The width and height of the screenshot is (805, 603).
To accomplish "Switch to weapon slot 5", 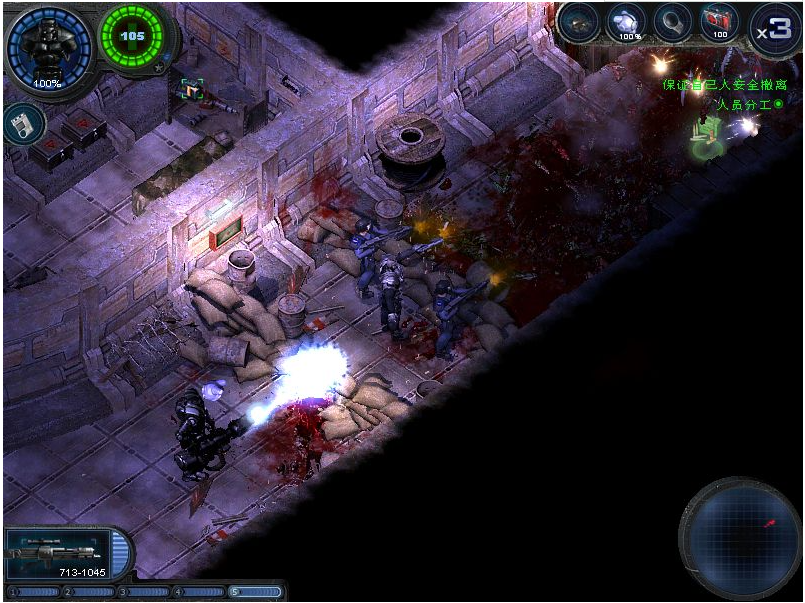I will (254, 592).
